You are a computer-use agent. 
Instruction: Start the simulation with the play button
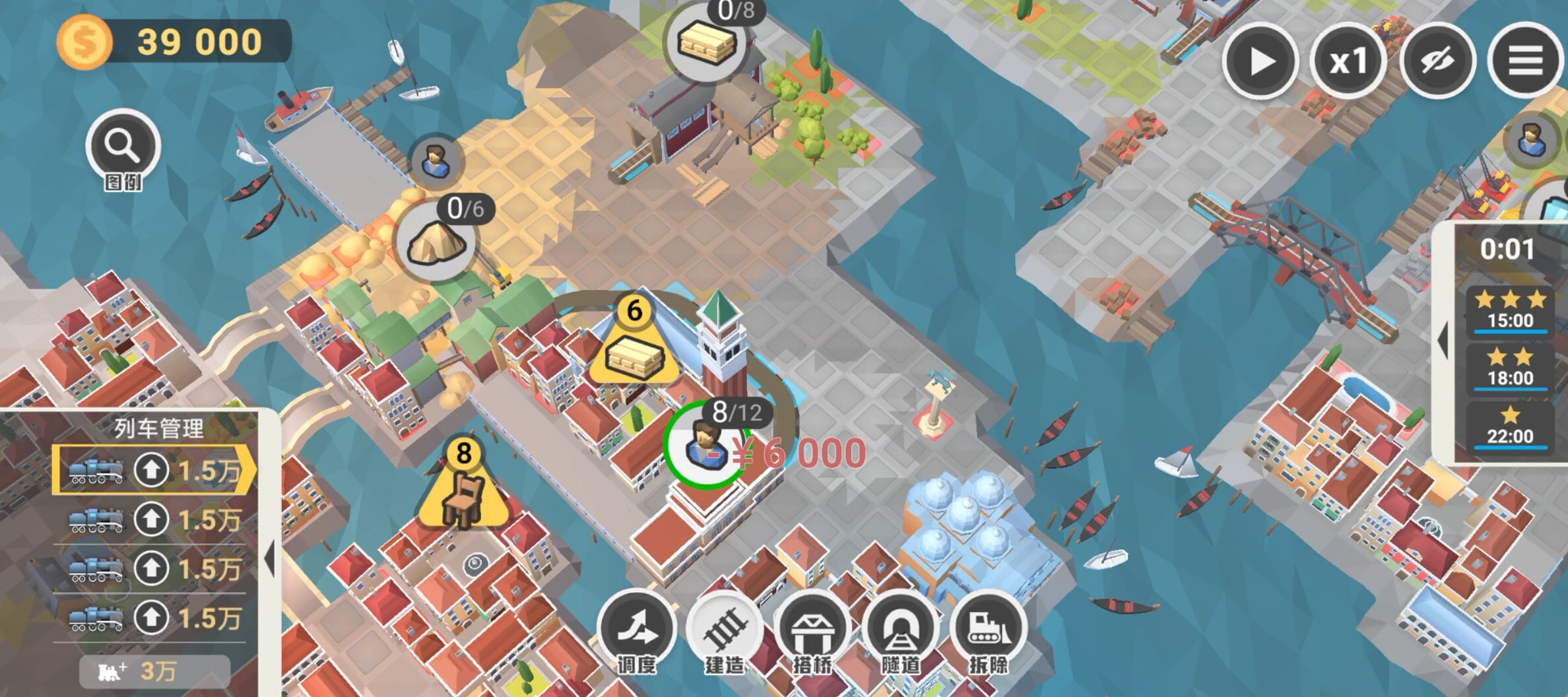pos(1260,61)
